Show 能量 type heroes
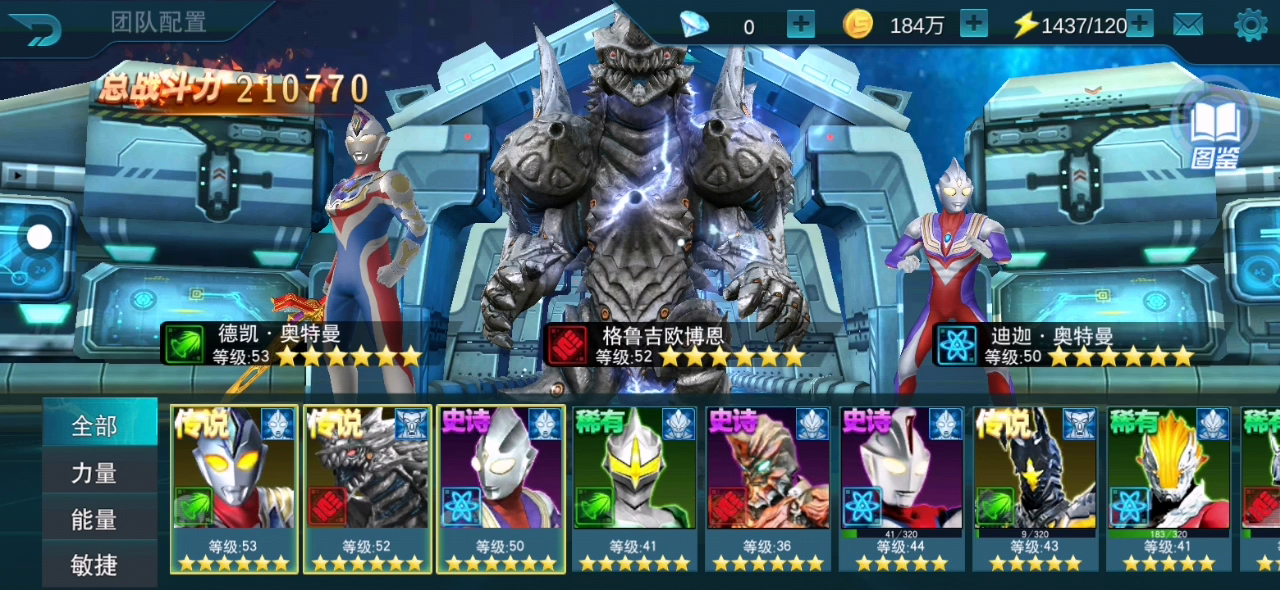 point(95,520)
